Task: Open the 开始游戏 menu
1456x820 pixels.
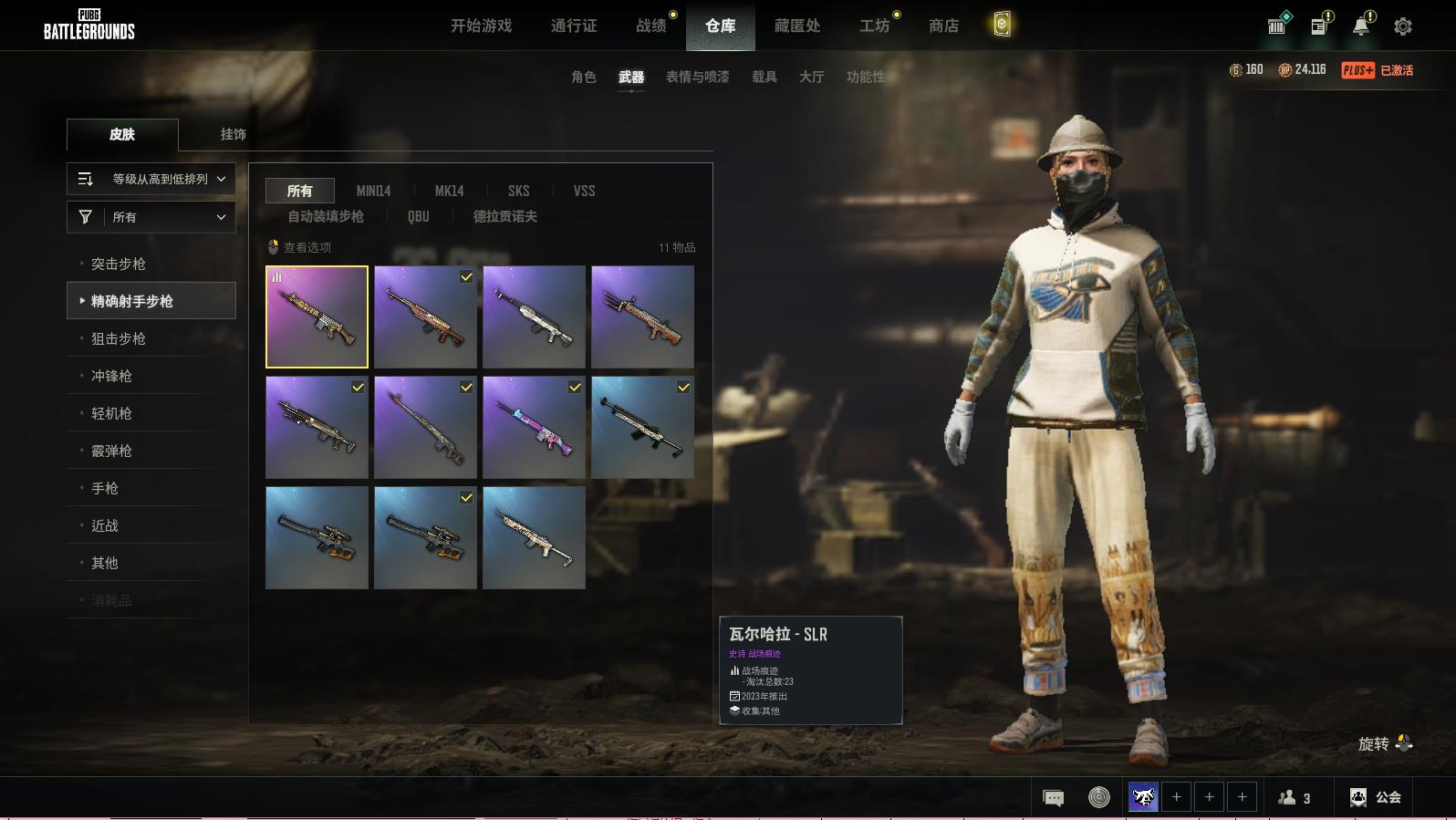Action: pyautogui.click(x=481, y=26)
